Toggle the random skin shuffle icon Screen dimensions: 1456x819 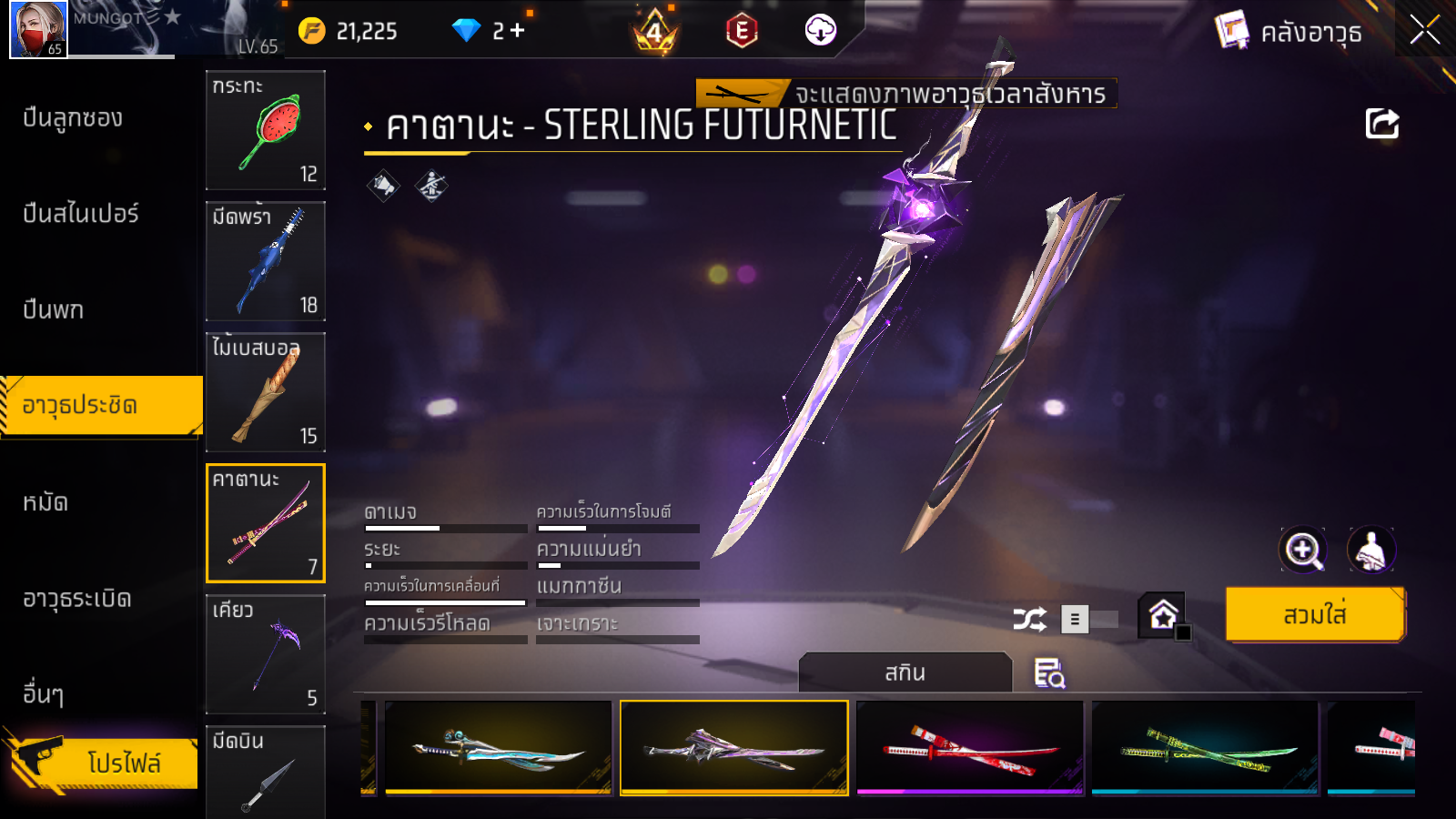[x=1029, y=620]
